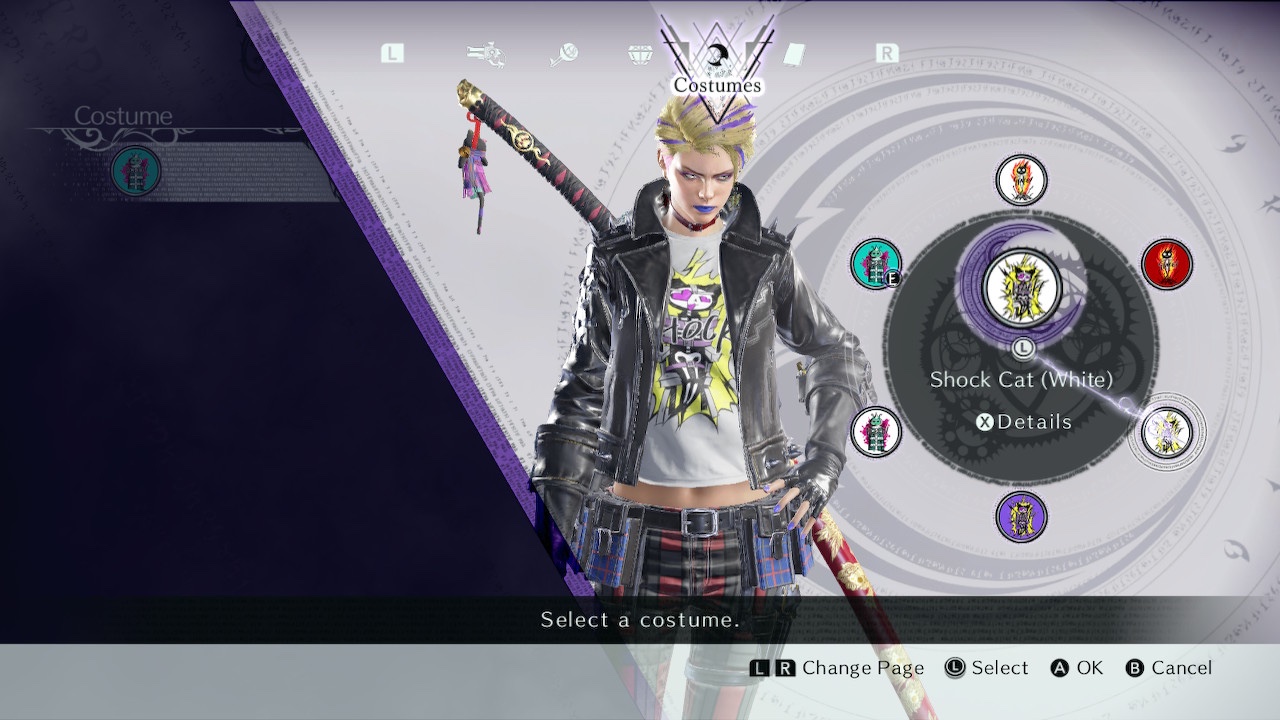Open the book icon tab

pos(794,54)
